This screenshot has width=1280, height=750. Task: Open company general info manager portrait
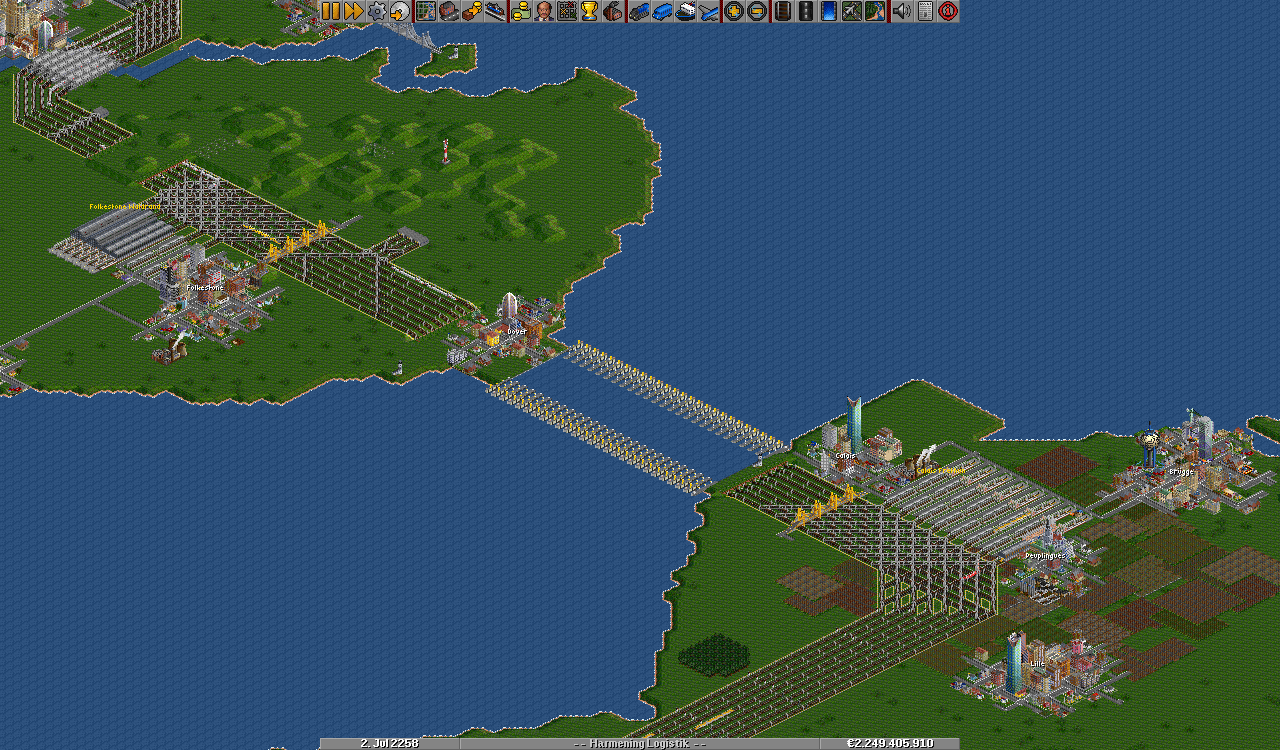tap(543, 11)
